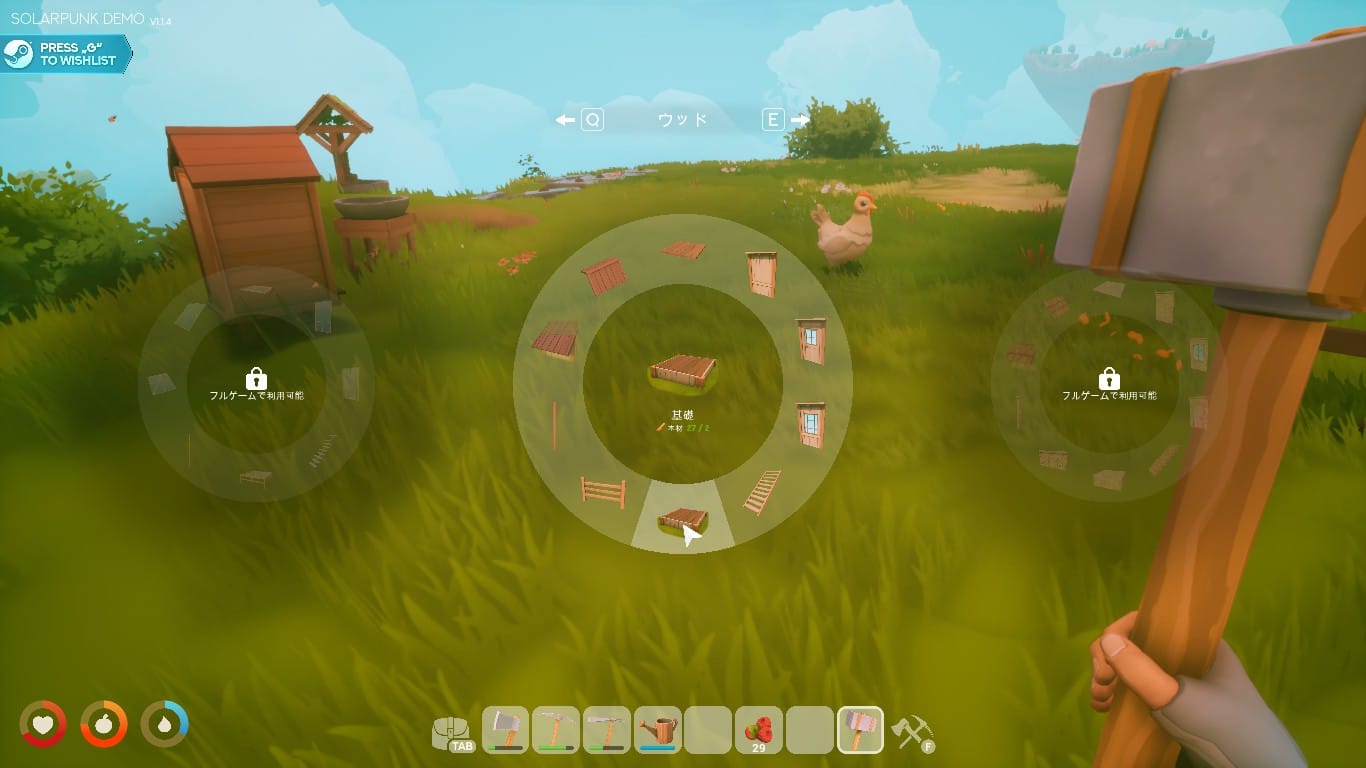The width and height of the screenshot is (1366, 768).
Task: Select the red berries stack of 29
Action: point(759,730)
